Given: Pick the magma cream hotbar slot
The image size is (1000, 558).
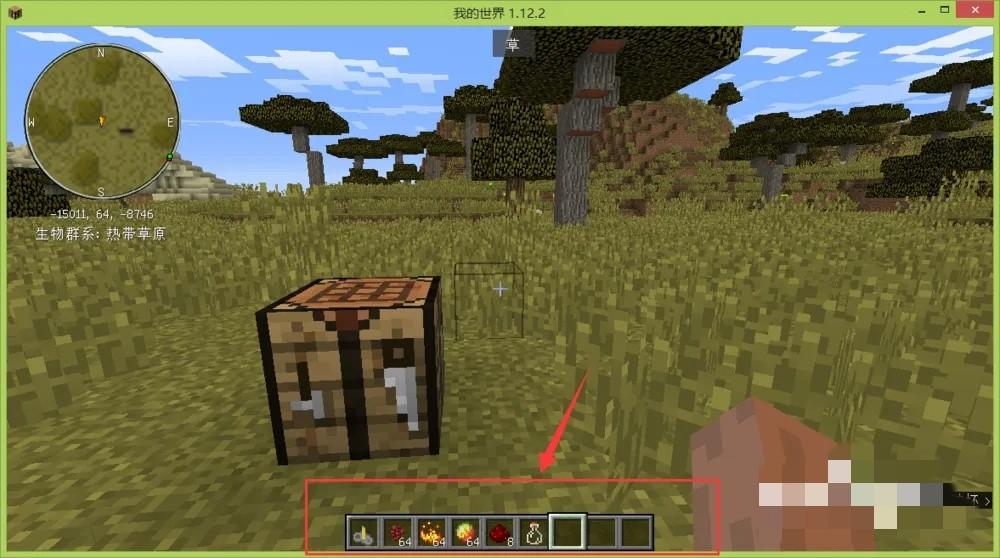Looking at the screenshot, I should tap(466, 531).
